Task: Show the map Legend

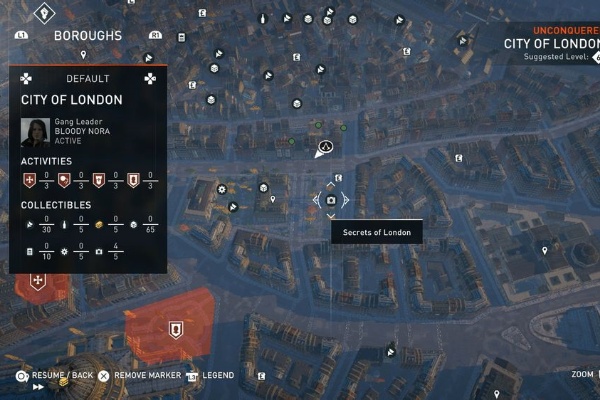Action: point(217,375)
